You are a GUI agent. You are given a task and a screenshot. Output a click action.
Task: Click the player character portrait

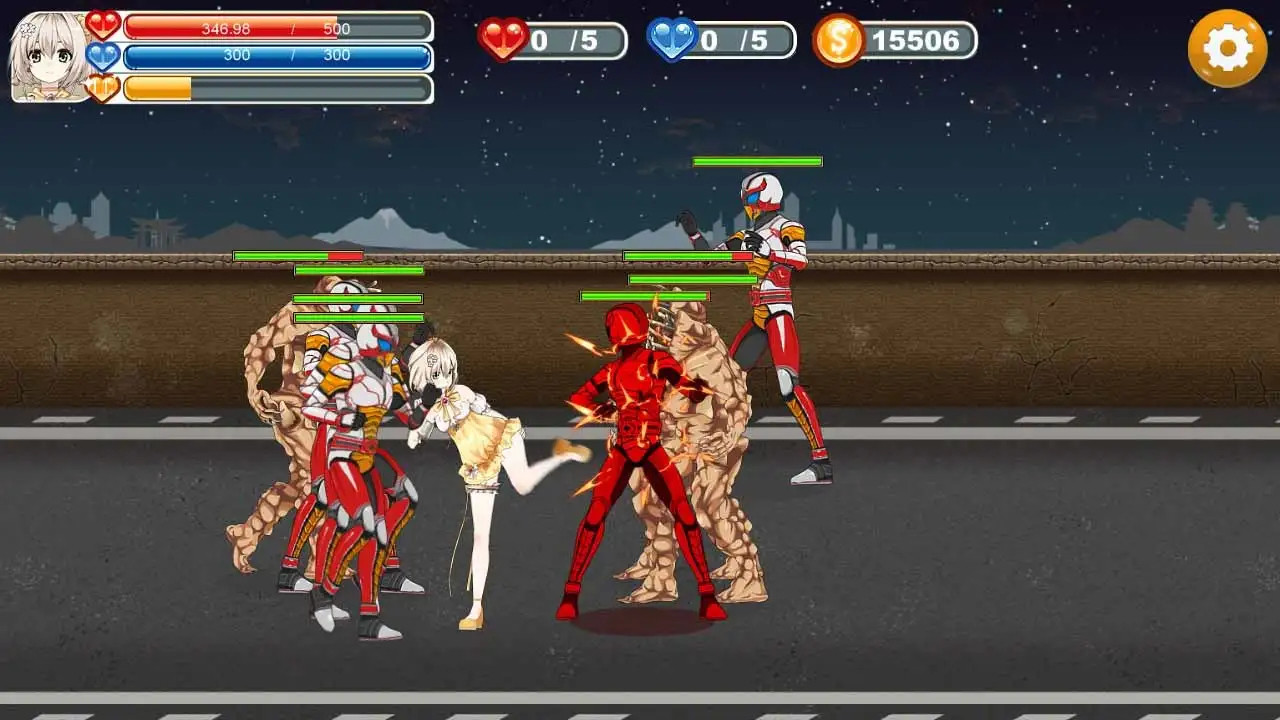49,57
